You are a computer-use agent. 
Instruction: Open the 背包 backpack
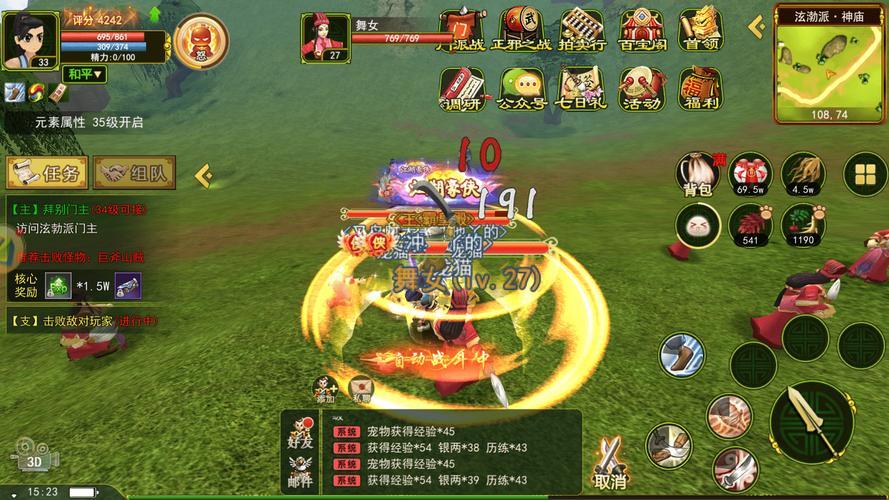pyautogui.click(x=697, y=175)
